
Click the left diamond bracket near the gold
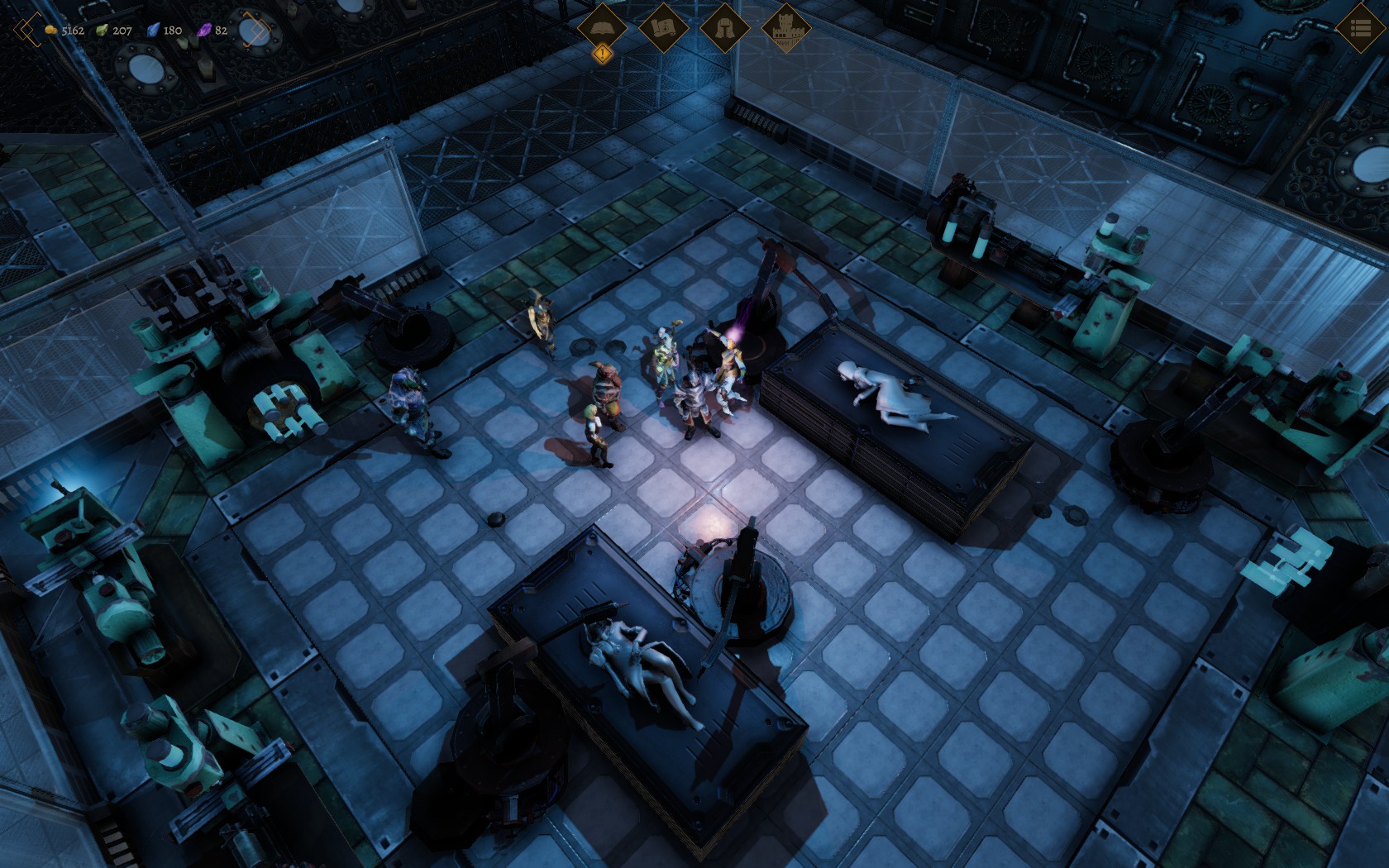(x=26, y=31)
